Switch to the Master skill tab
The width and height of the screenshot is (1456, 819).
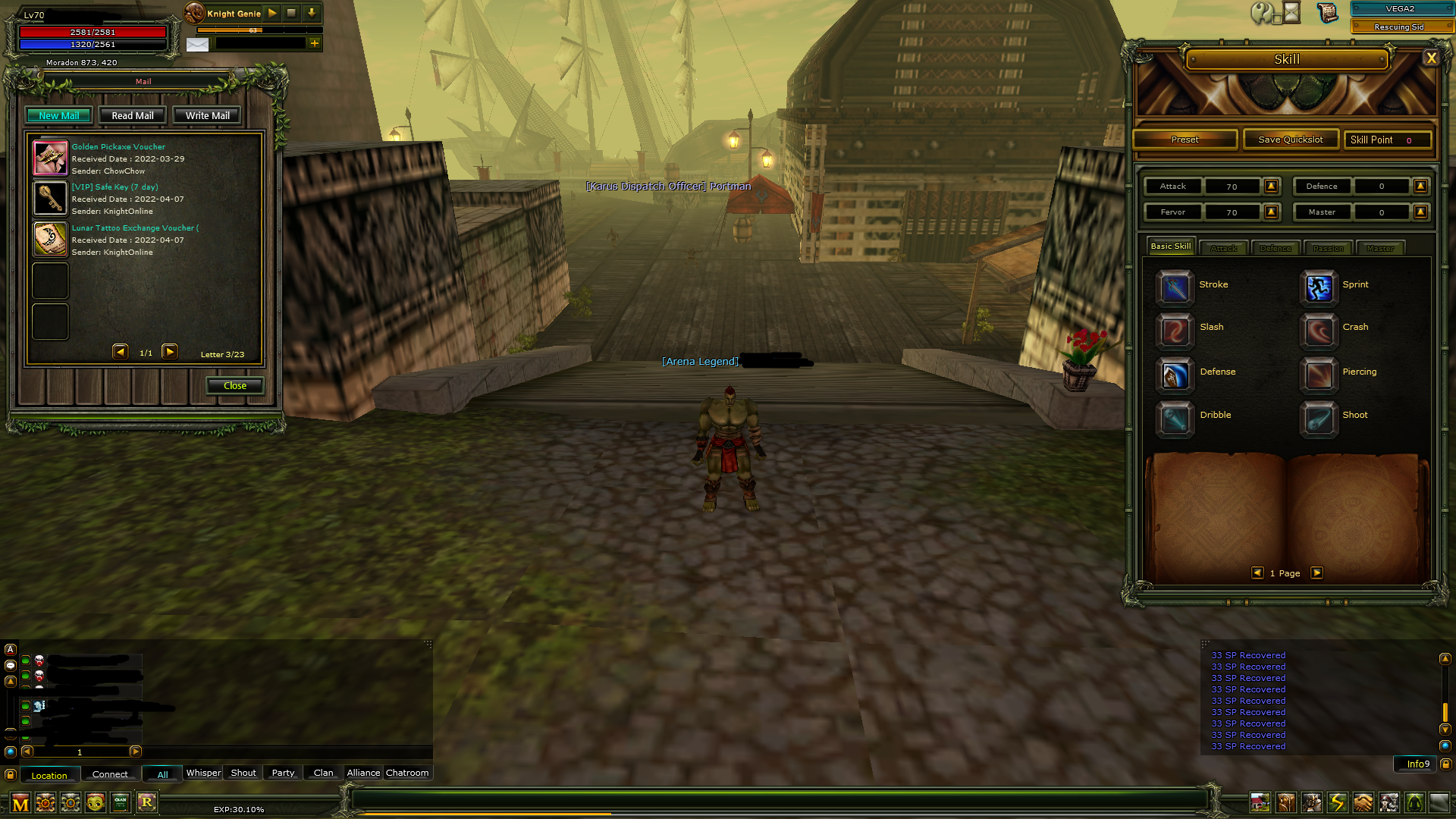click(1380, 247)
